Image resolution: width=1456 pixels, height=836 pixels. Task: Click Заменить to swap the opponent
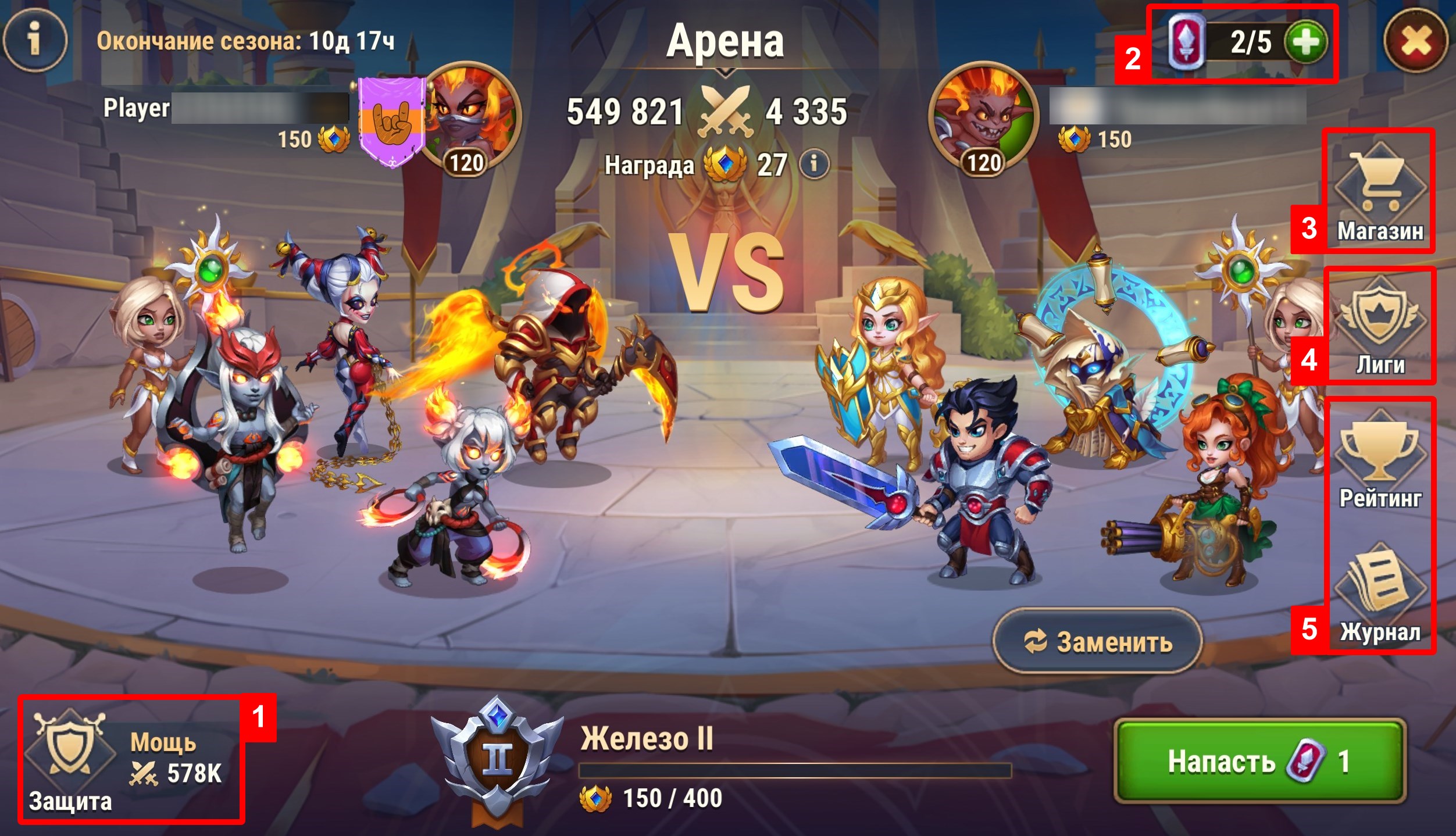tap(1097, 642)
